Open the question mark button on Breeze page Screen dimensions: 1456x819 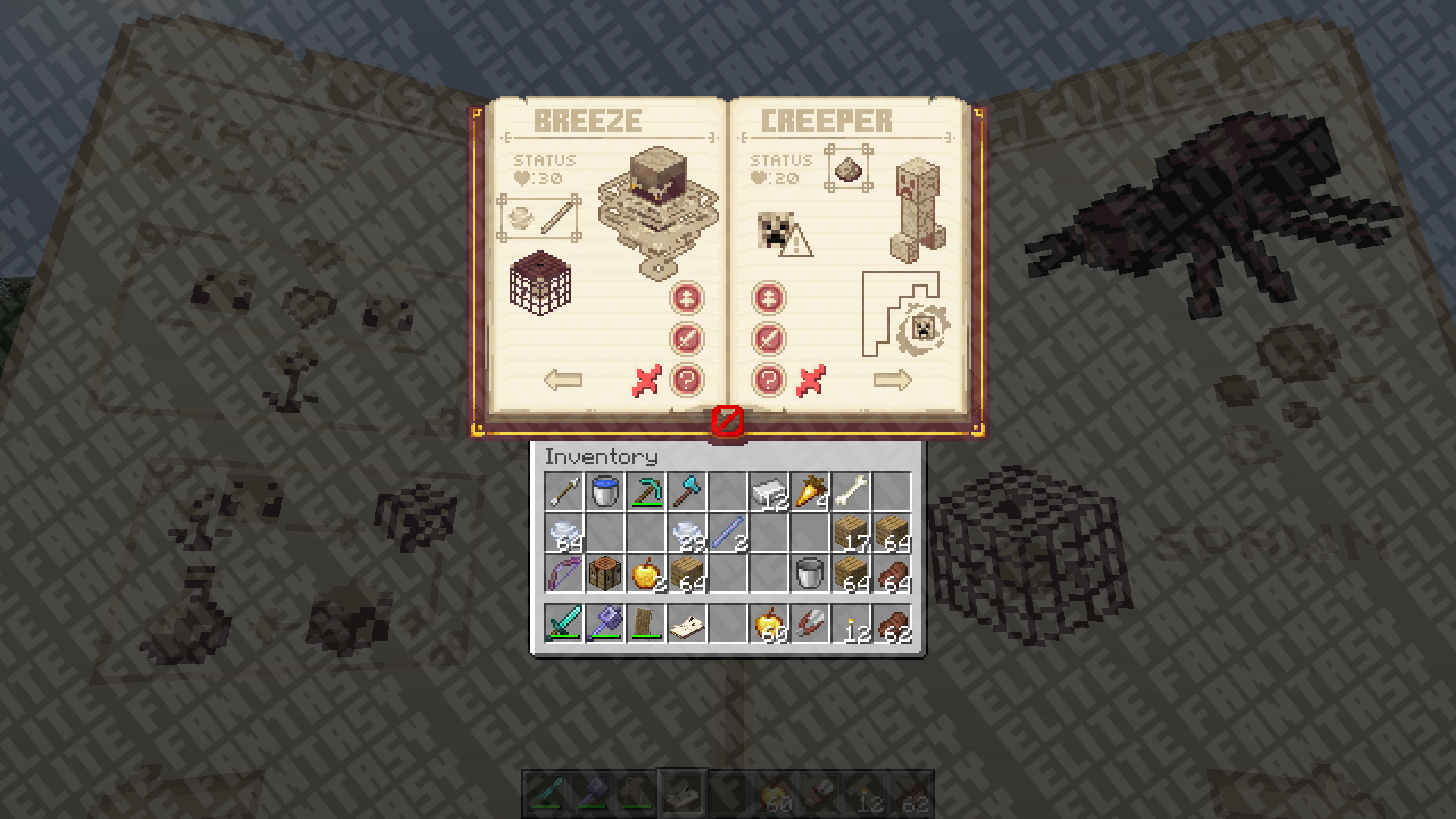[687, 380]
